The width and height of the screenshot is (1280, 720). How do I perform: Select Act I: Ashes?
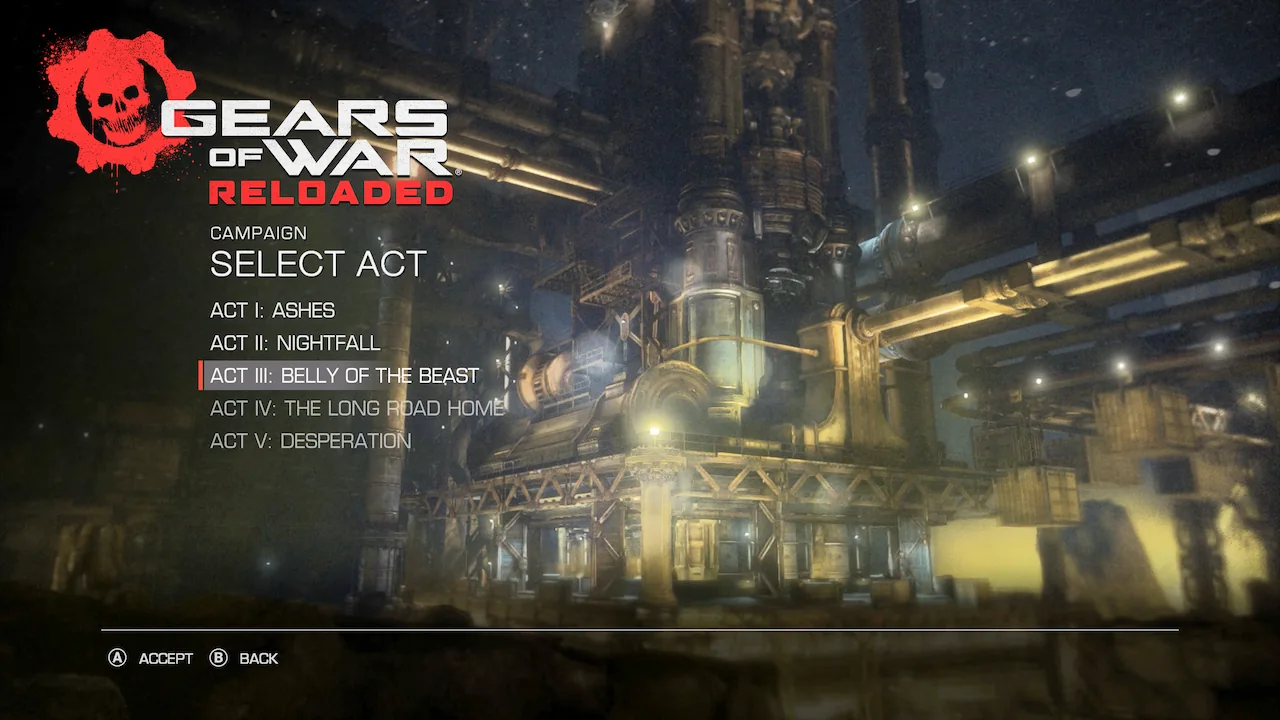click(x=272, y=310)
